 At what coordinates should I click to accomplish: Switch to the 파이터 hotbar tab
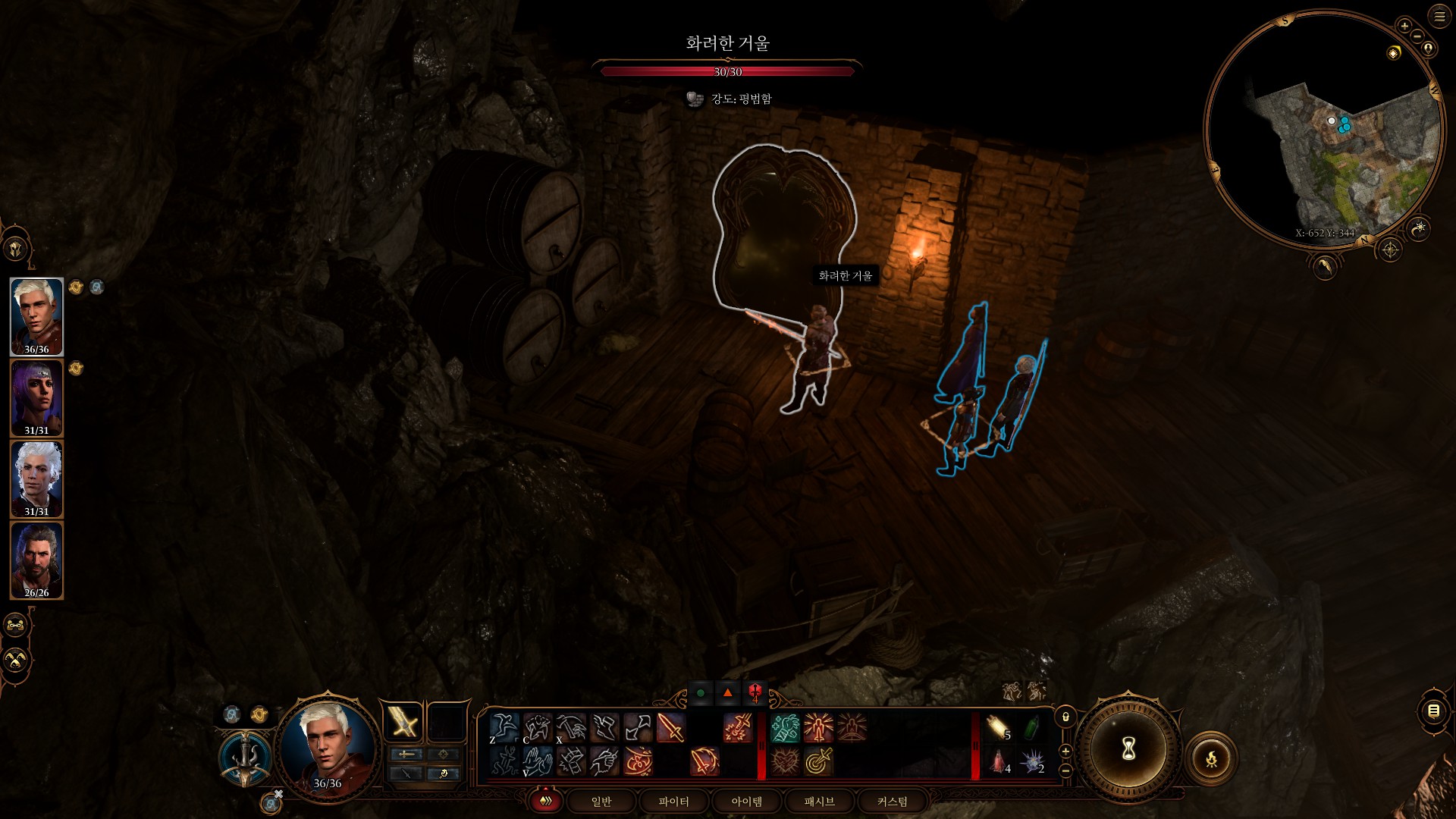(673, 802)
